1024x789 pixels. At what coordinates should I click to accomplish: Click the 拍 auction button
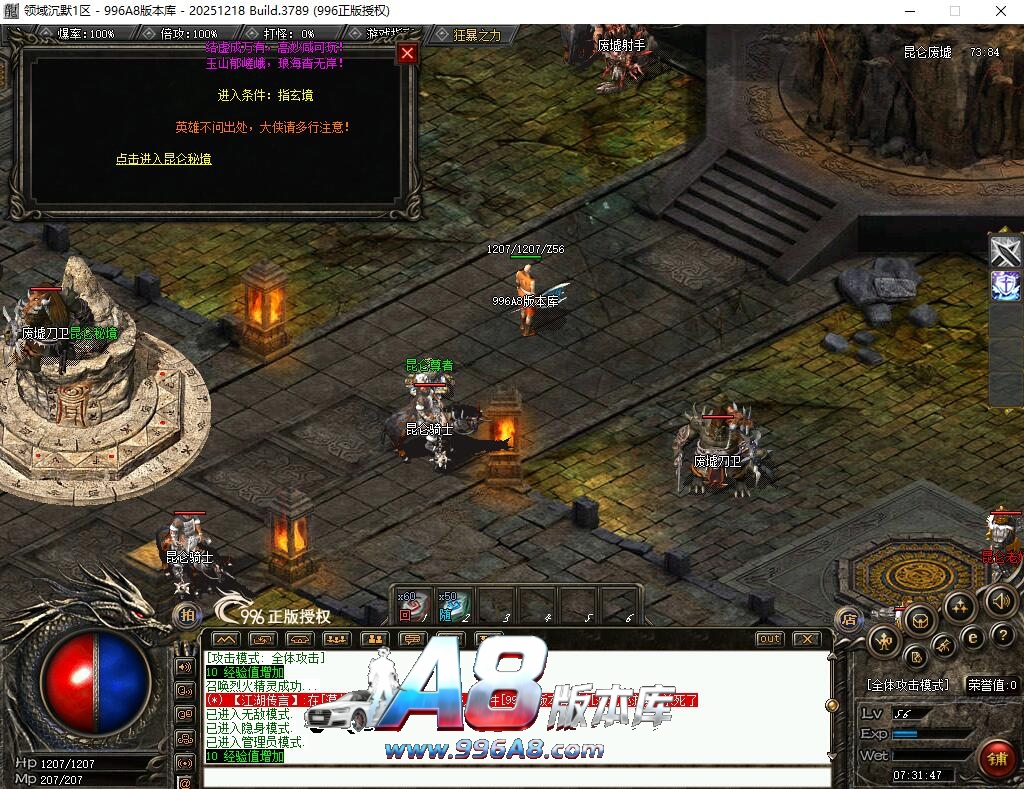tap(185, 616)
